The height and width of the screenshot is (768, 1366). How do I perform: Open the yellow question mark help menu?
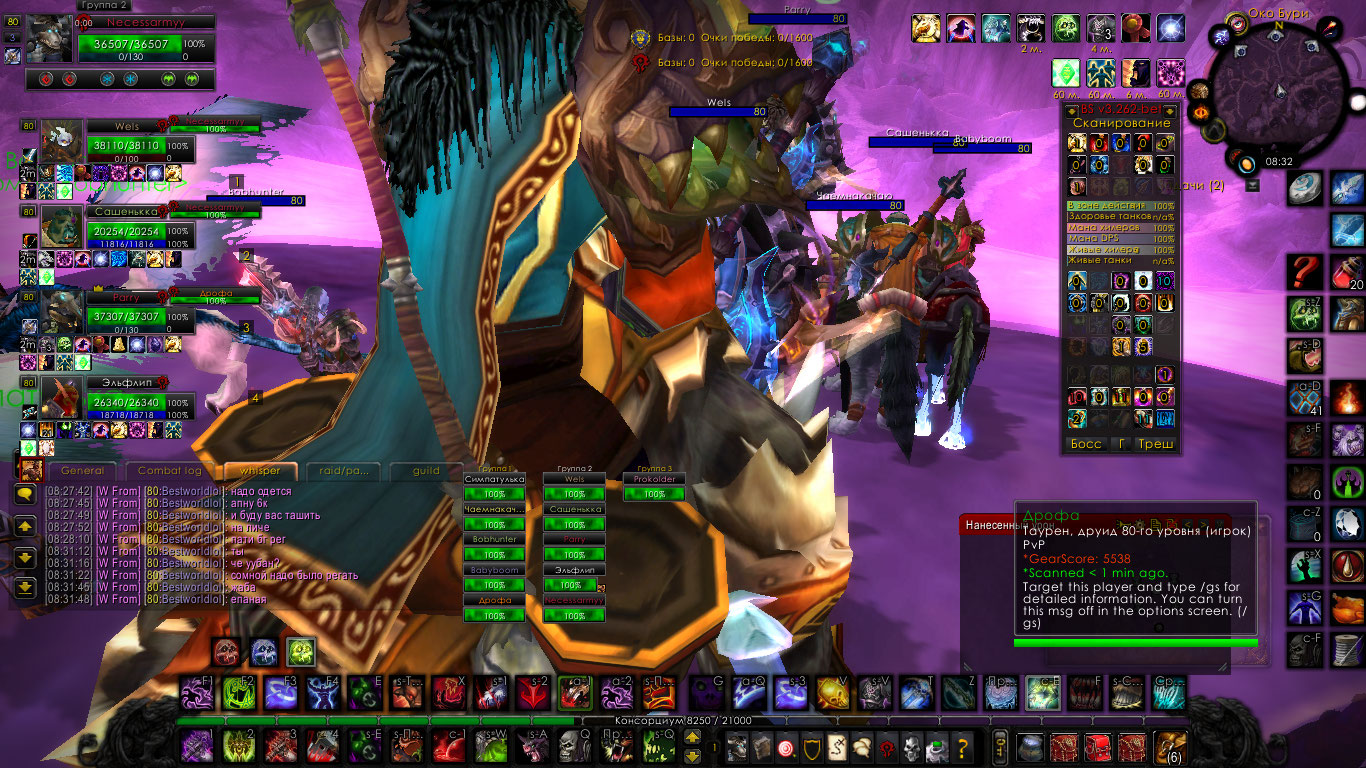962,746
